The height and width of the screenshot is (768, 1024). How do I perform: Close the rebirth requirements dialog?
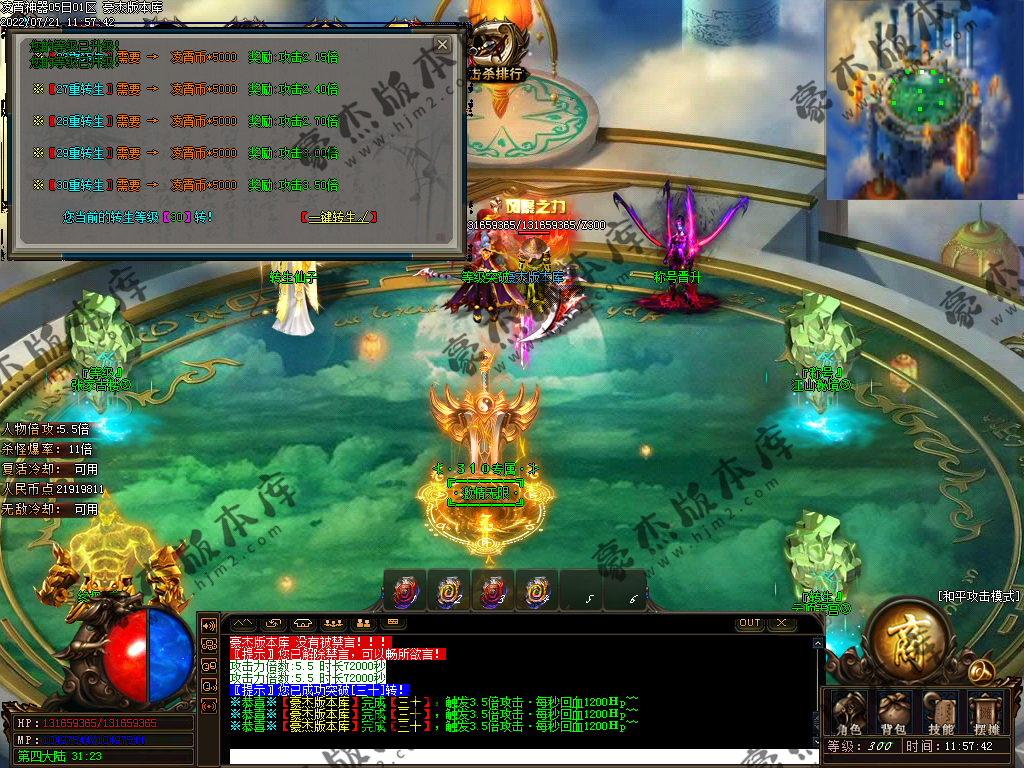pos(442,45)
